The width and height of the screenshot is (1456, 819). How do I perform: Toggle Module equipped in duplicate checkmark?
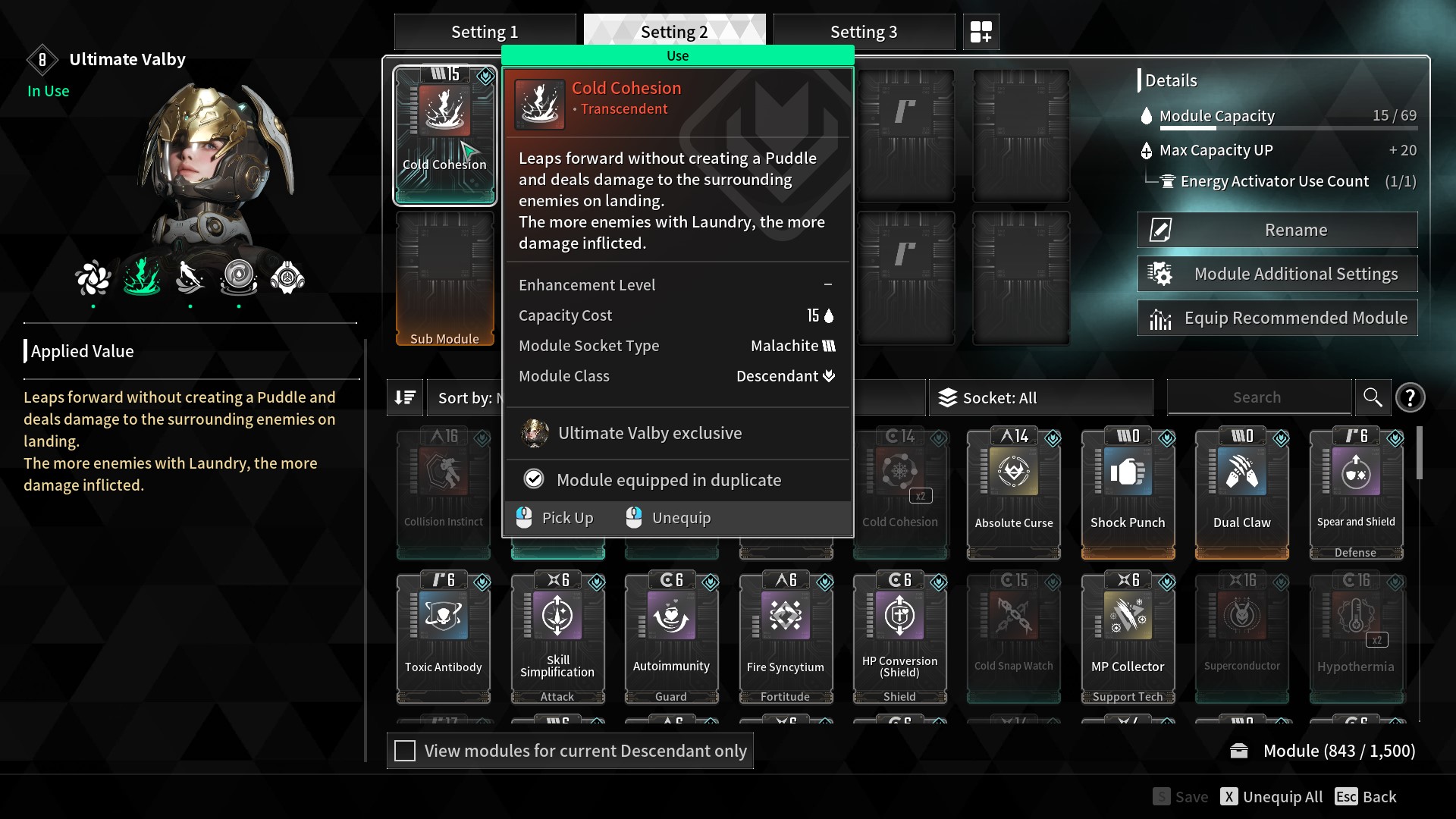point(535,479)
